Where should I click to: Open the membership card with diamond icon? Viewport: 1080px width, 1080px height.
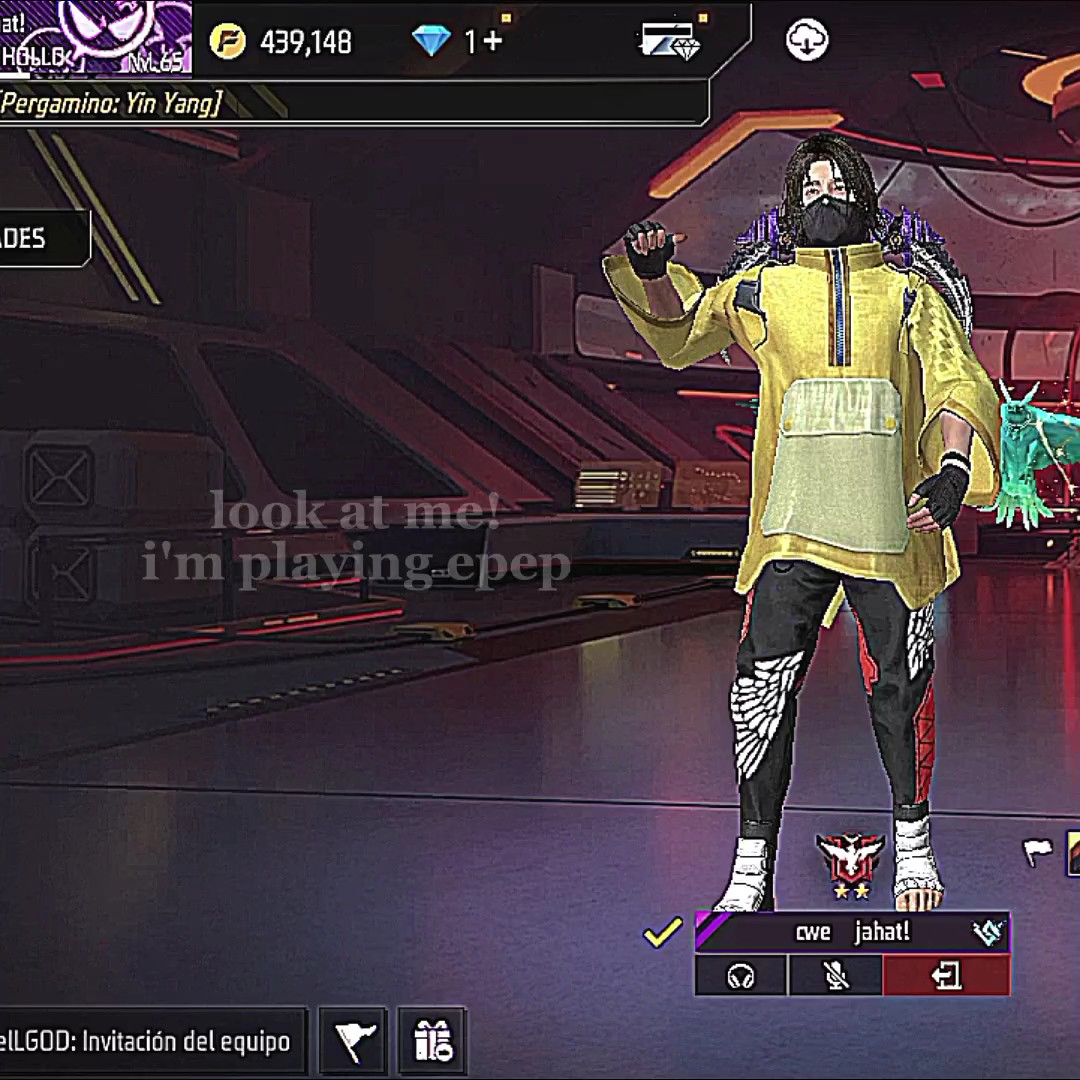(669, 41)
